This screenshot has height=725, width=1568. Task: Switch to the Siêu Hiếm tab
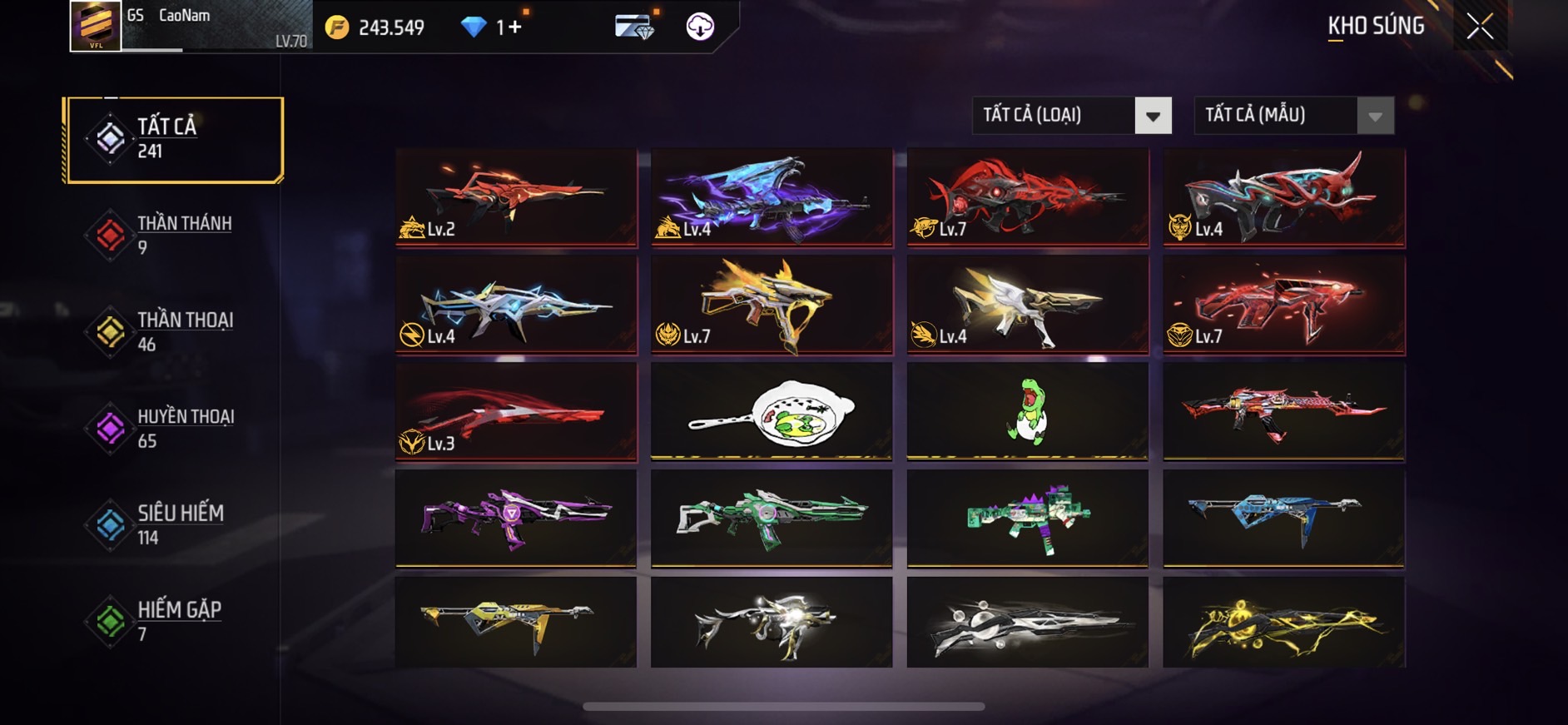(x=174, y=525)
